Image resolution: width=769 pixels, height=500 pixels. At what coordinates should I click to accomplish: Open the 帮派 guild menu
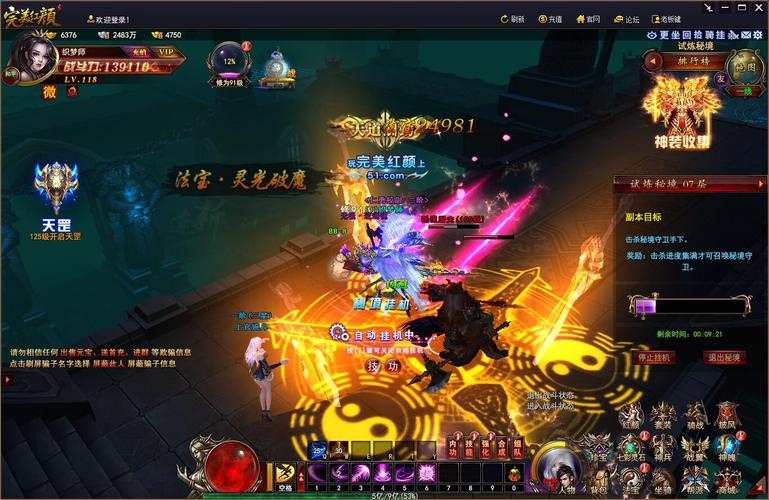(695, 482)
